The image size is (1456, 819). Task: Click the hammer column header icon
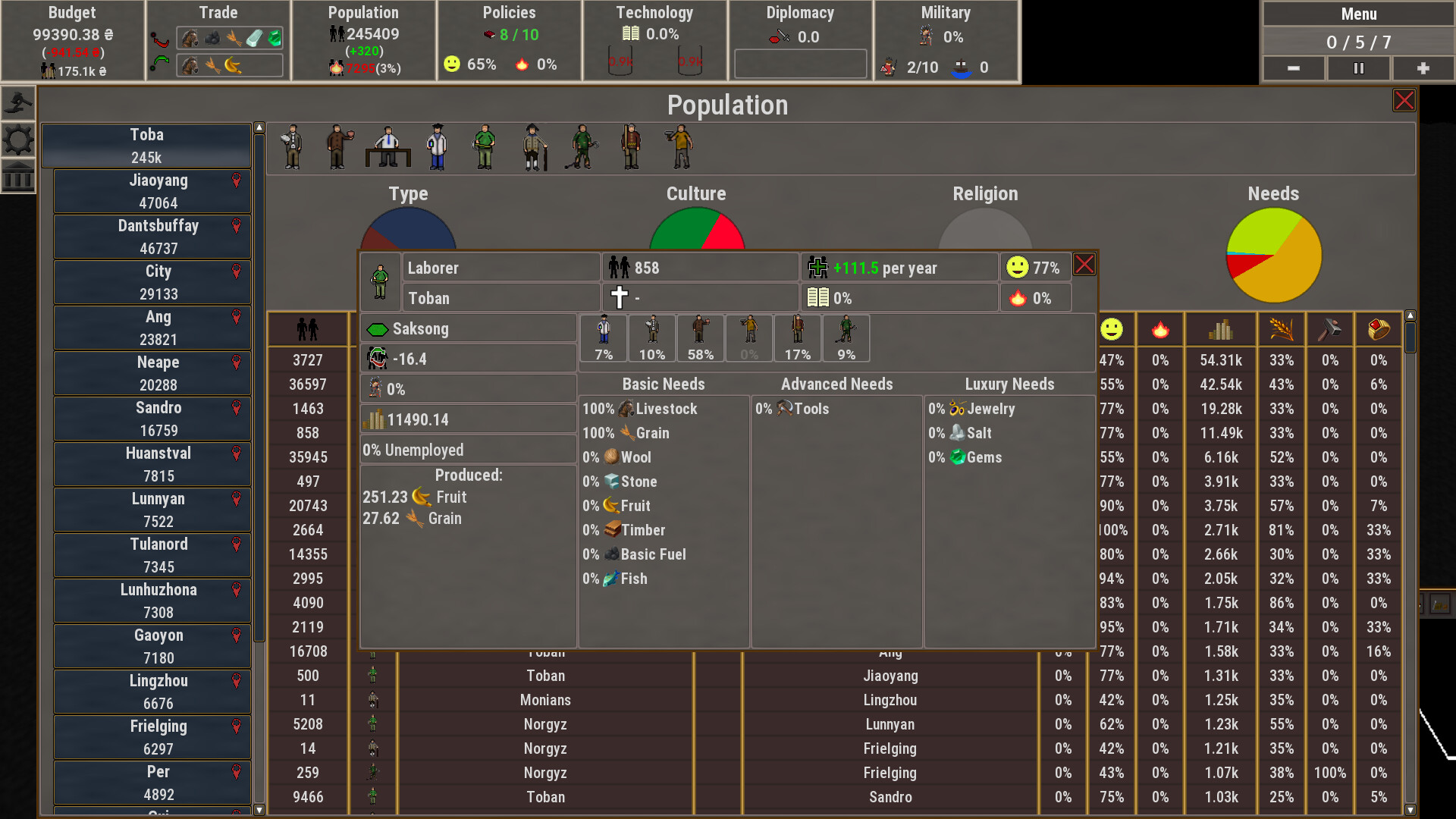tap(1330, 328)
